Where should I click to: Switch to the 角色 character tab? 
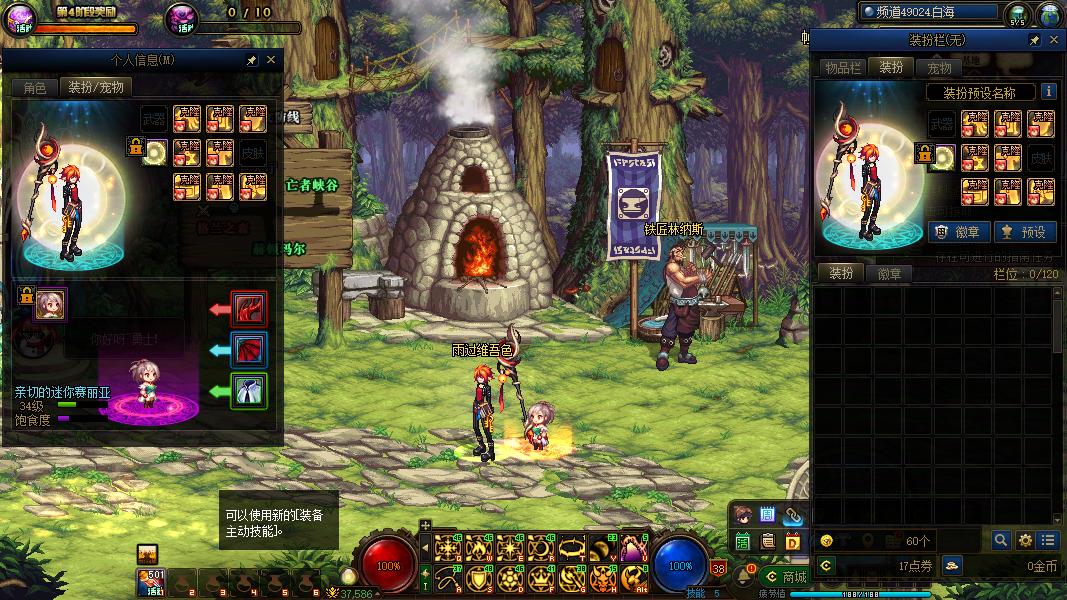point(35,88)
